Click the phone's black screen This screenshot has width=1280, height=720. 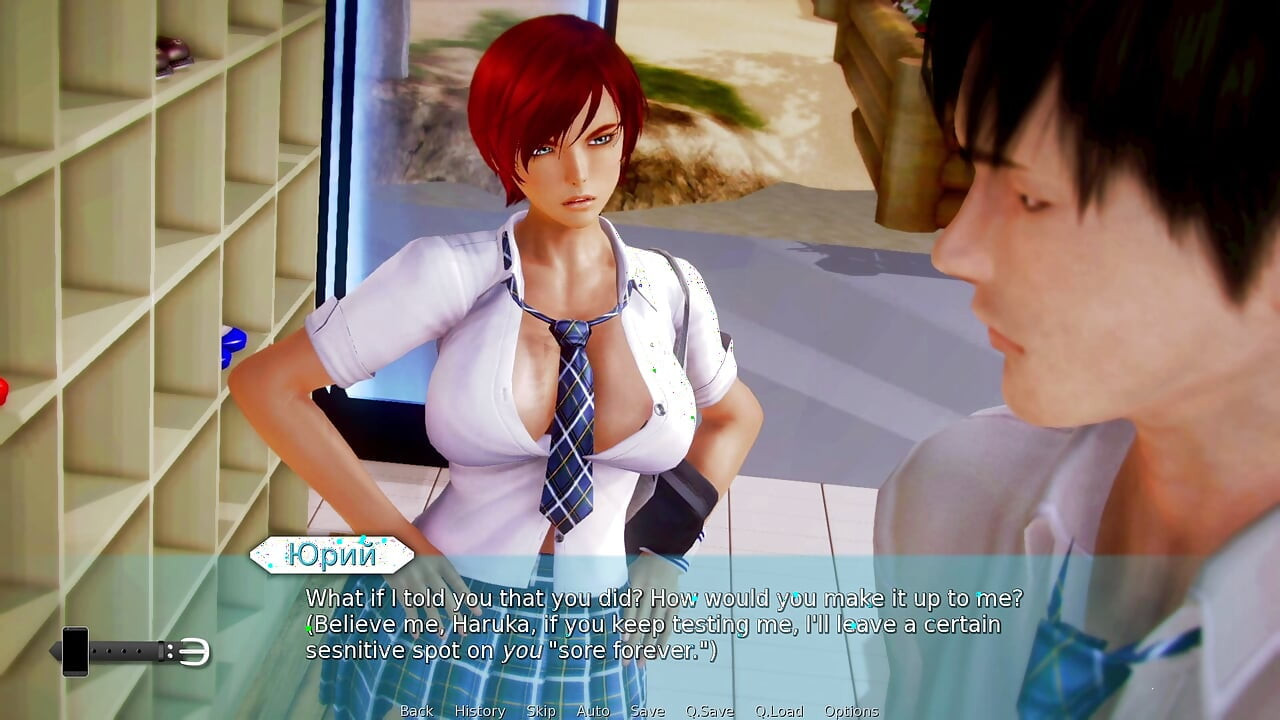[x=75, y=648]
